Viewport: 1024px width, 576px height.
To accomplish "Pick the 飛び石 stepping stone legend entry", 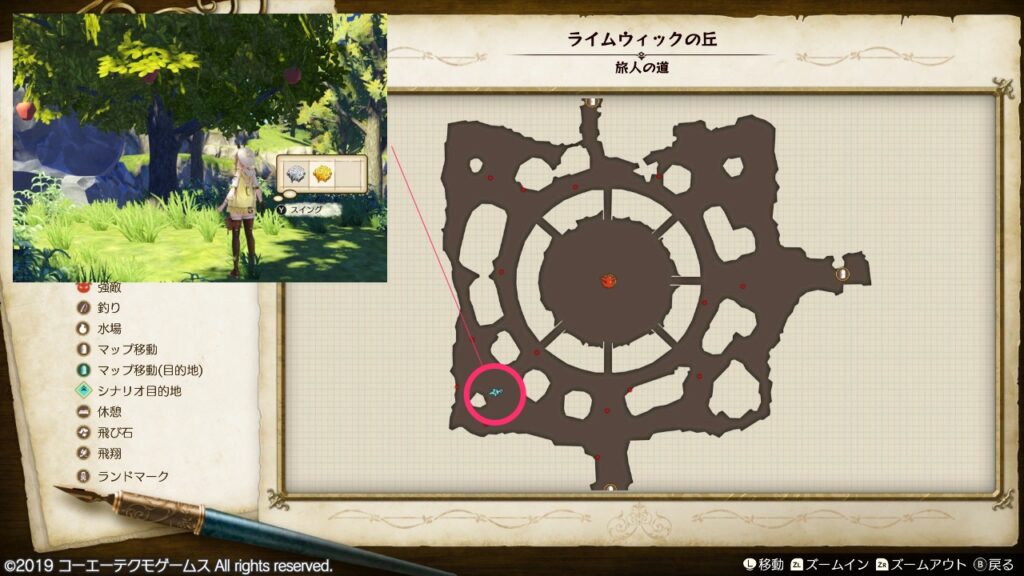I will point(113,433).
